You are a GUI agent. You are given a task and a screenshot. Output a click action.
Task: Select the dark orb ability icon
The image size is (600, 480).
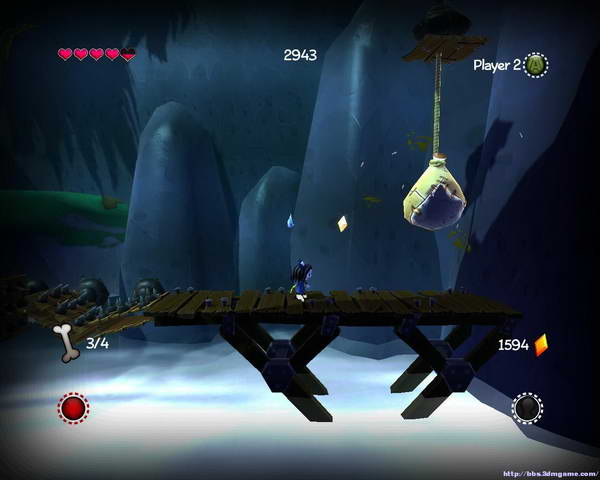tap(527, 408)
